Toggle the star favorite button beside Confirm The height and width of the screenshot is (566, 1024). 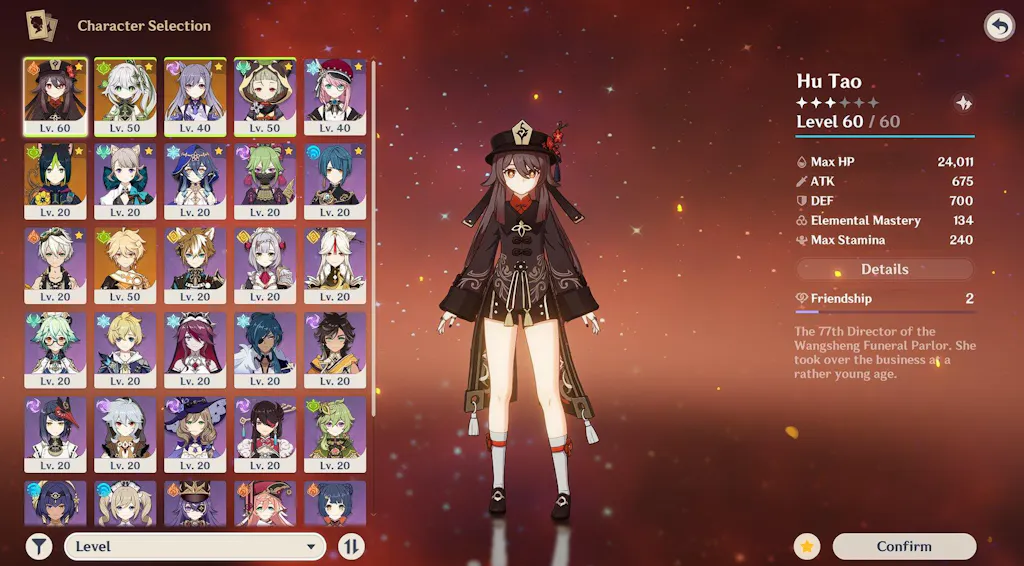pyautogui.click(x=808, y=546)
